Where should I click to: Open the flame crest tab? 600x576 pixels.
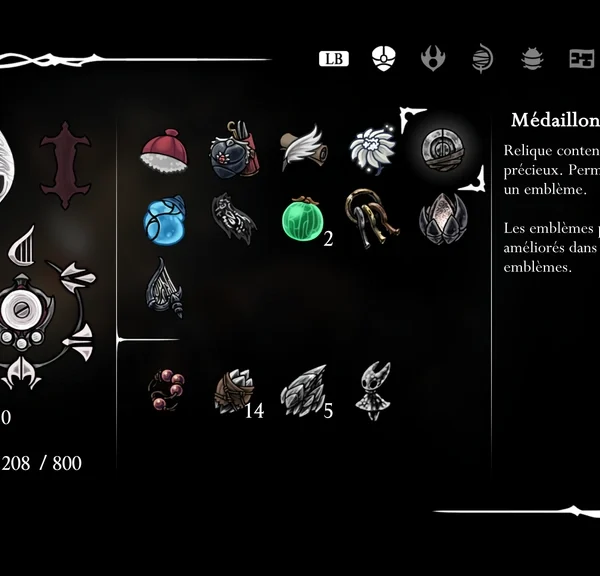(x=433, y=58)
